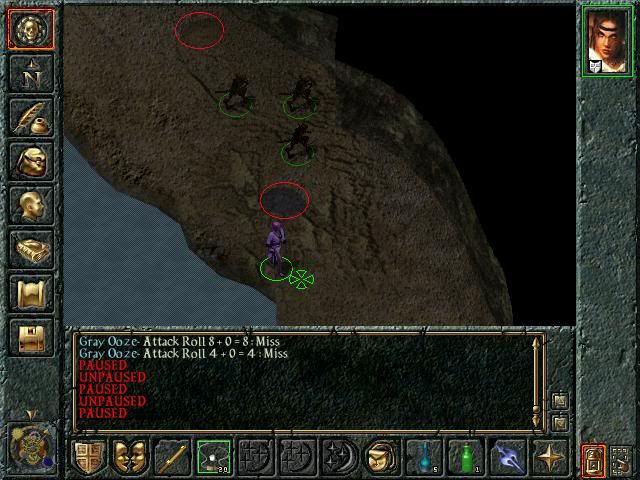Activate the shield guard action
Viewport: 640px width, 480px height.
[x=88, y=458]
